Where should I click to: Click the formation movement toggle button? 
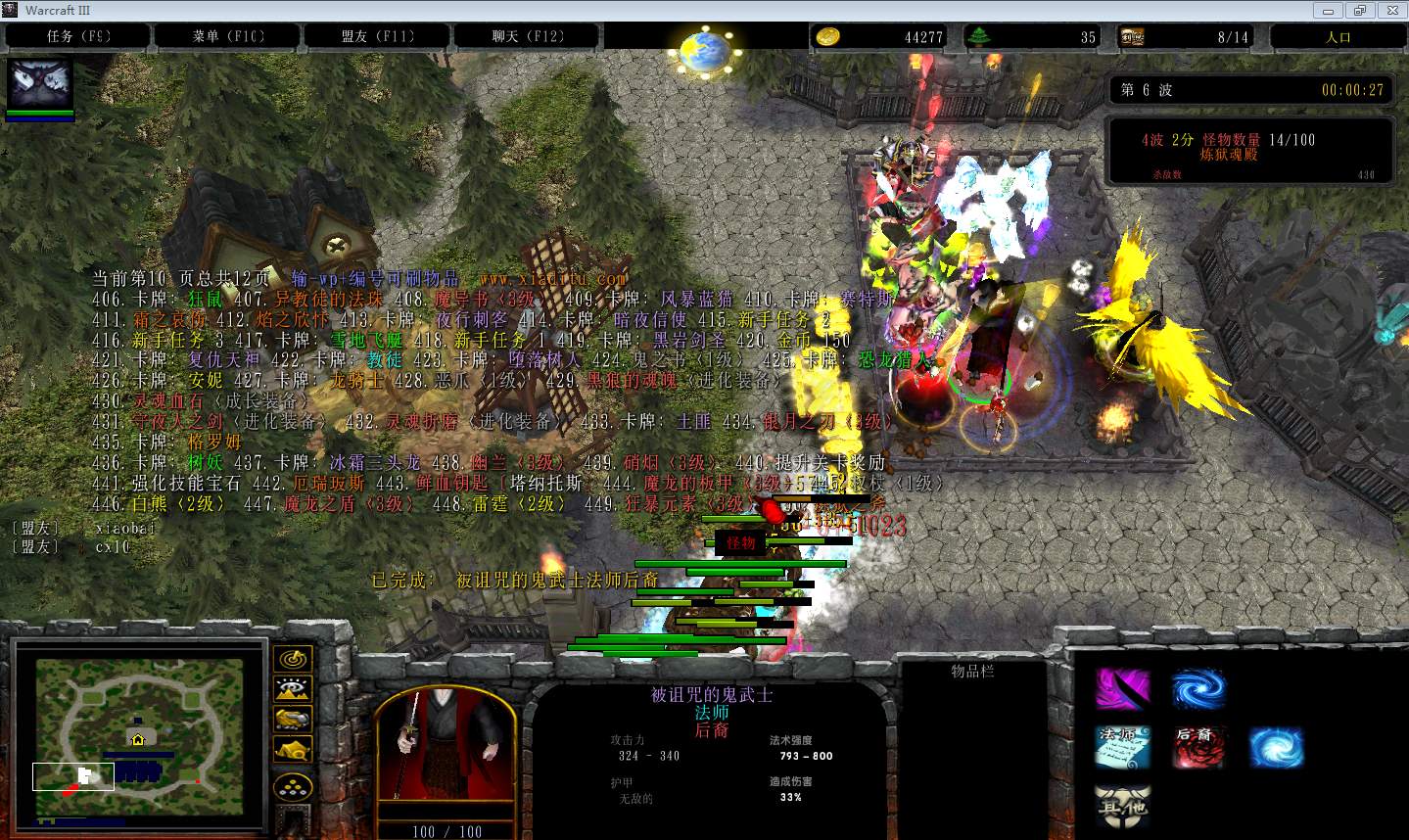(x=293, y=789)
